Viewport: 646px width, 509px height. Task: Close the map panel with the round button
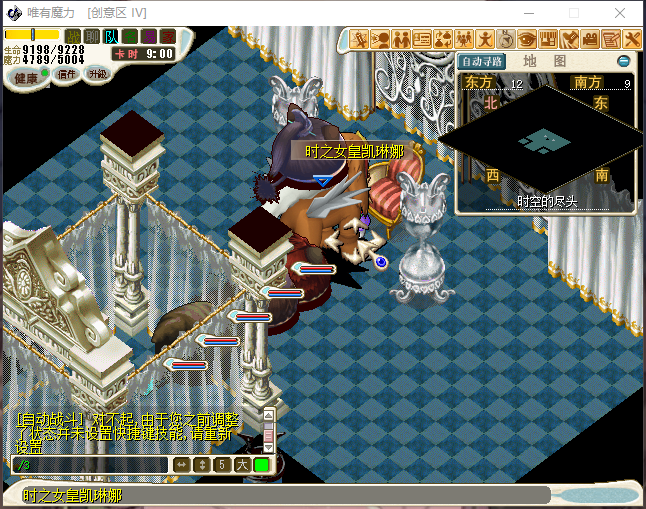tap(623, 61)
